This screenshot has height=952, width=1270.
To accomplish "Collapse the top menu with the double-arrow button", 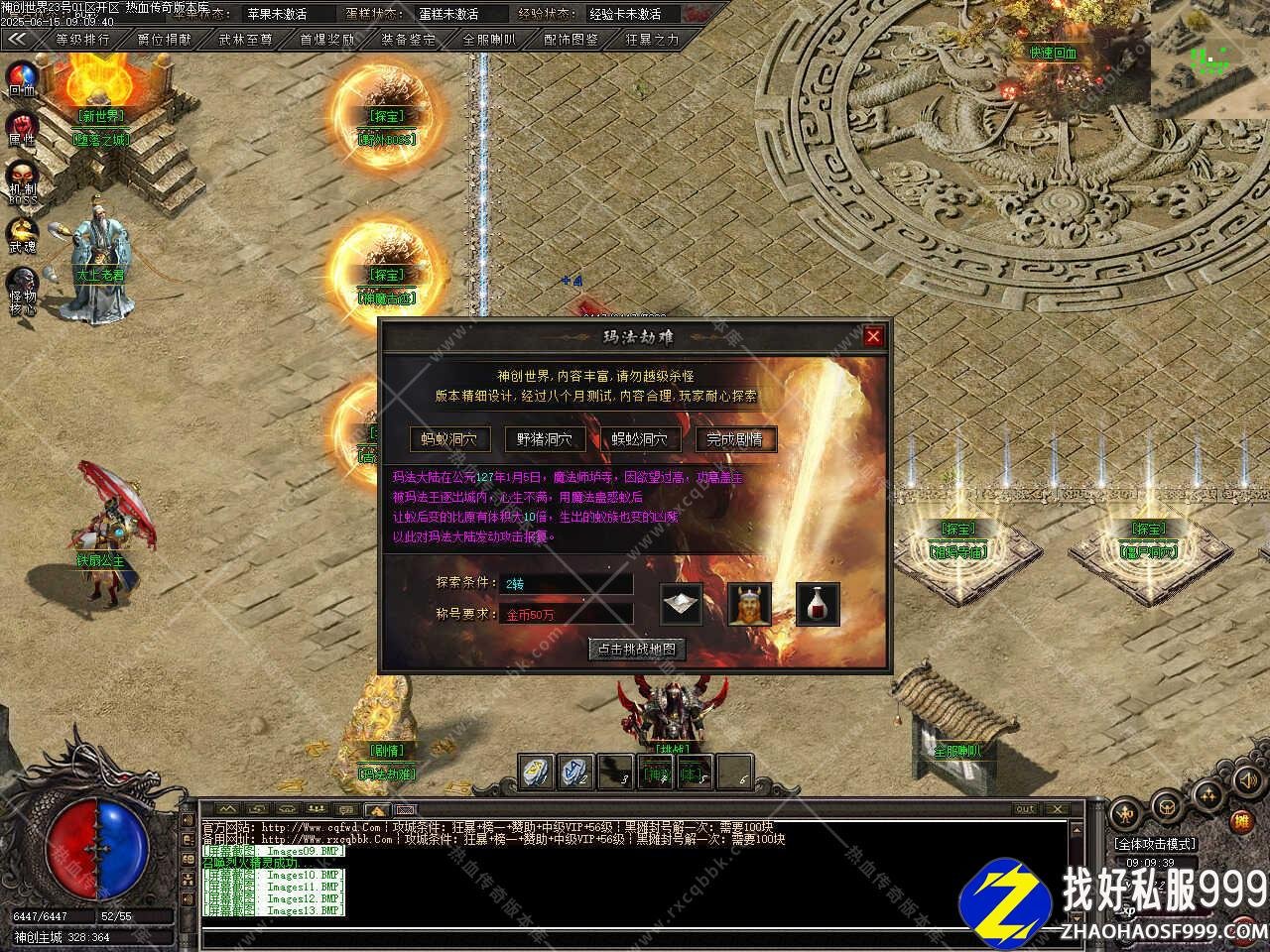I will click(17, 40).
